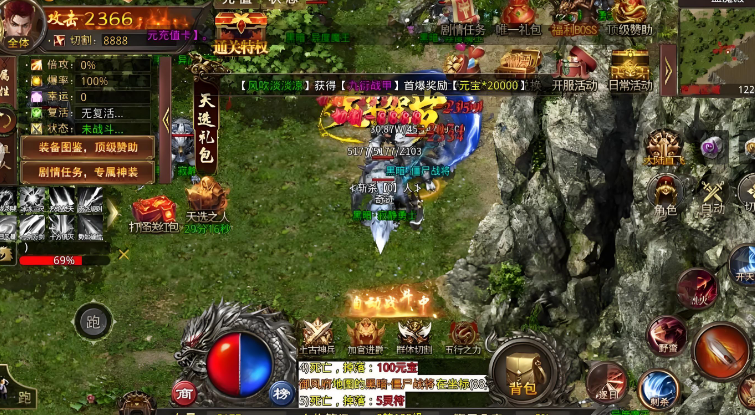Toggle 自动 auto-battle crossed swords icon
This screenshot has height=415, width=755.
tap(713, 193)
